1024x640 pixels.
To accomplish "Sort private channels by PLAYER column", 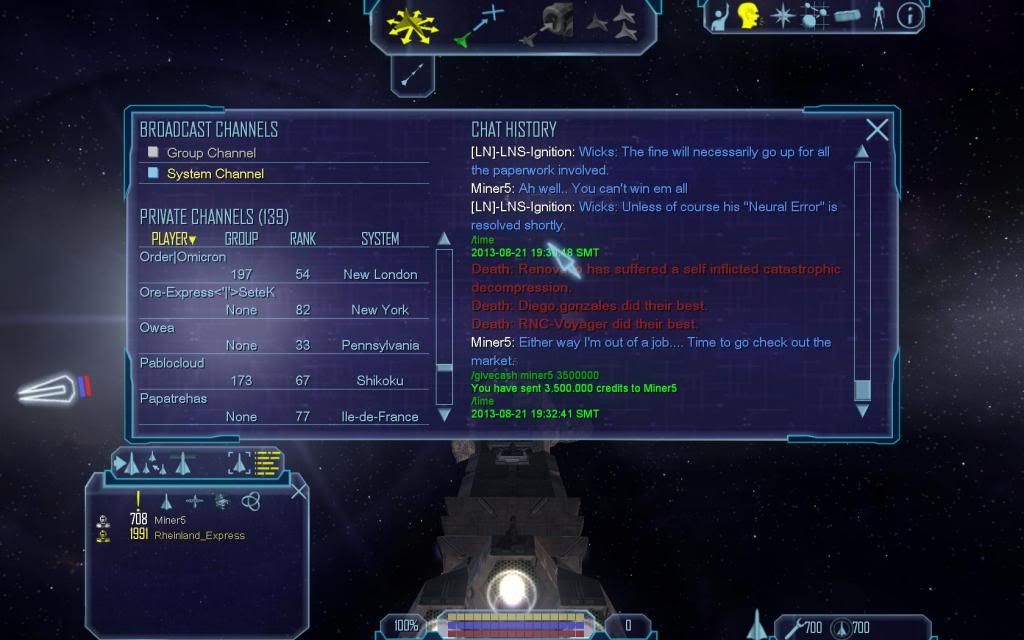I will [x=174, y=239].
